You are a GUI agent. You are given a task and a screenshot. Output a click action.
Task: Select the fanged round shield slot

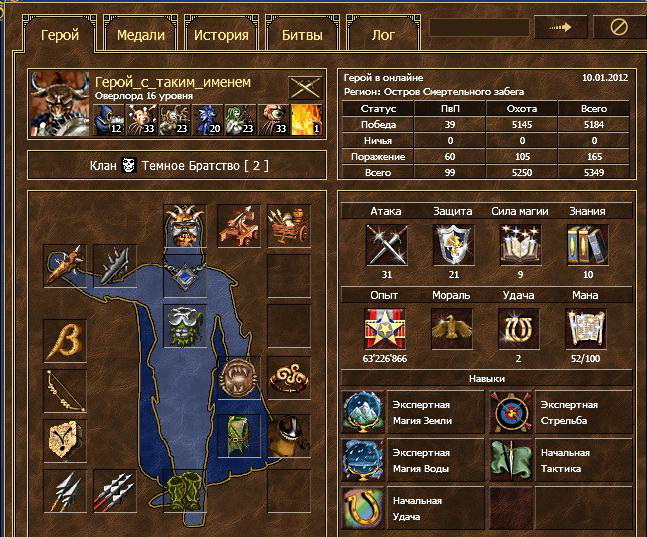[x=236, y=378]
